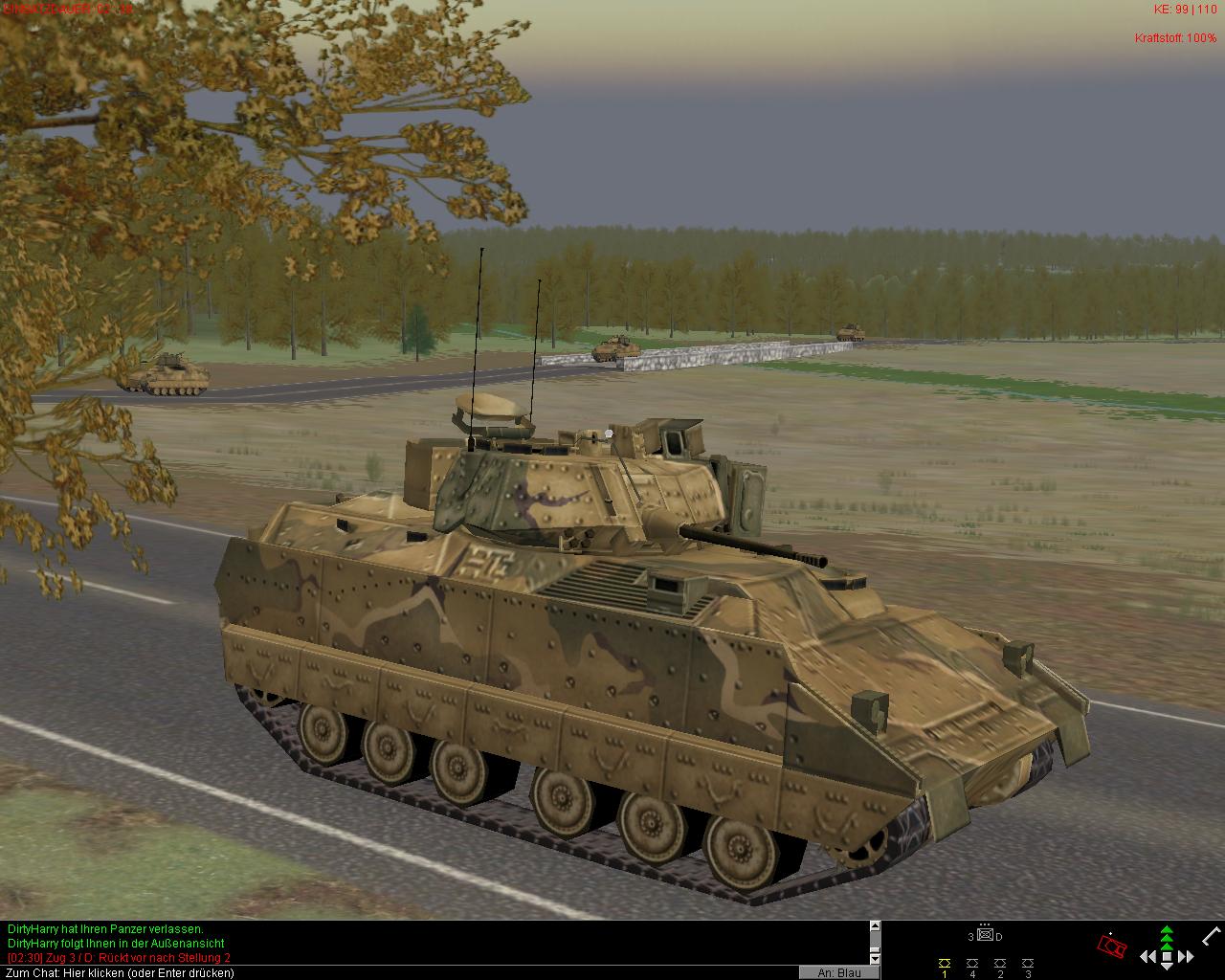
Task: Stop the vehicle with the square button
Action: click(x=1167, y=956)
